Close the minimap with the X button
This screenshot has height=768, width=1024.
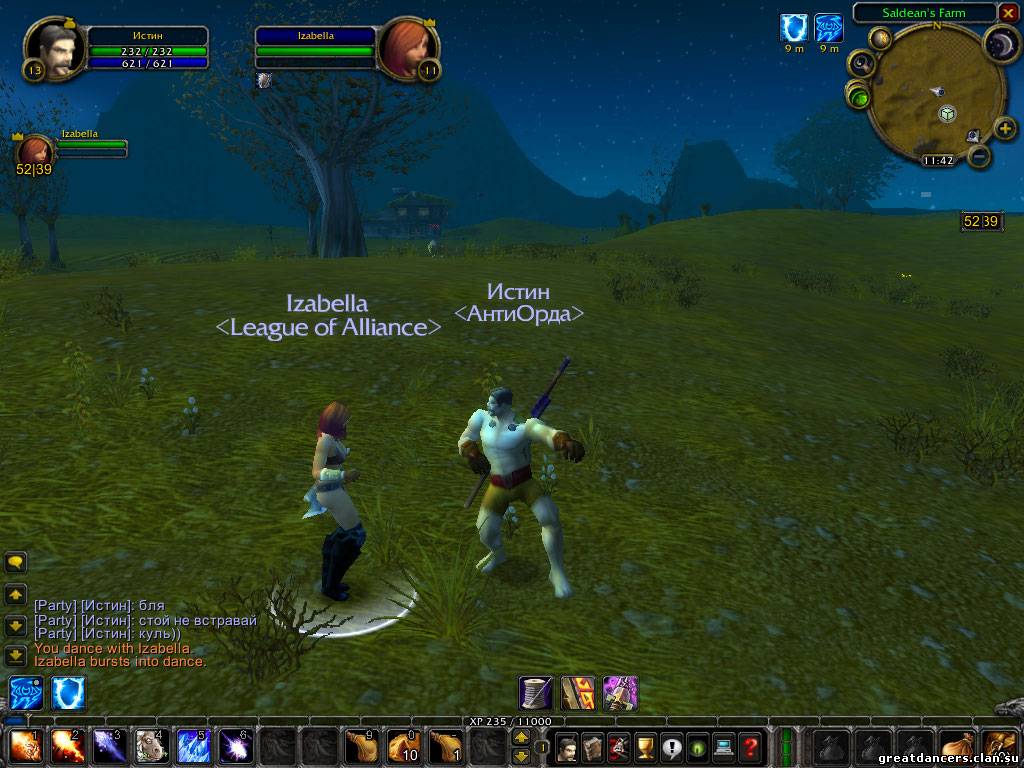click(x=1010, y=14)
